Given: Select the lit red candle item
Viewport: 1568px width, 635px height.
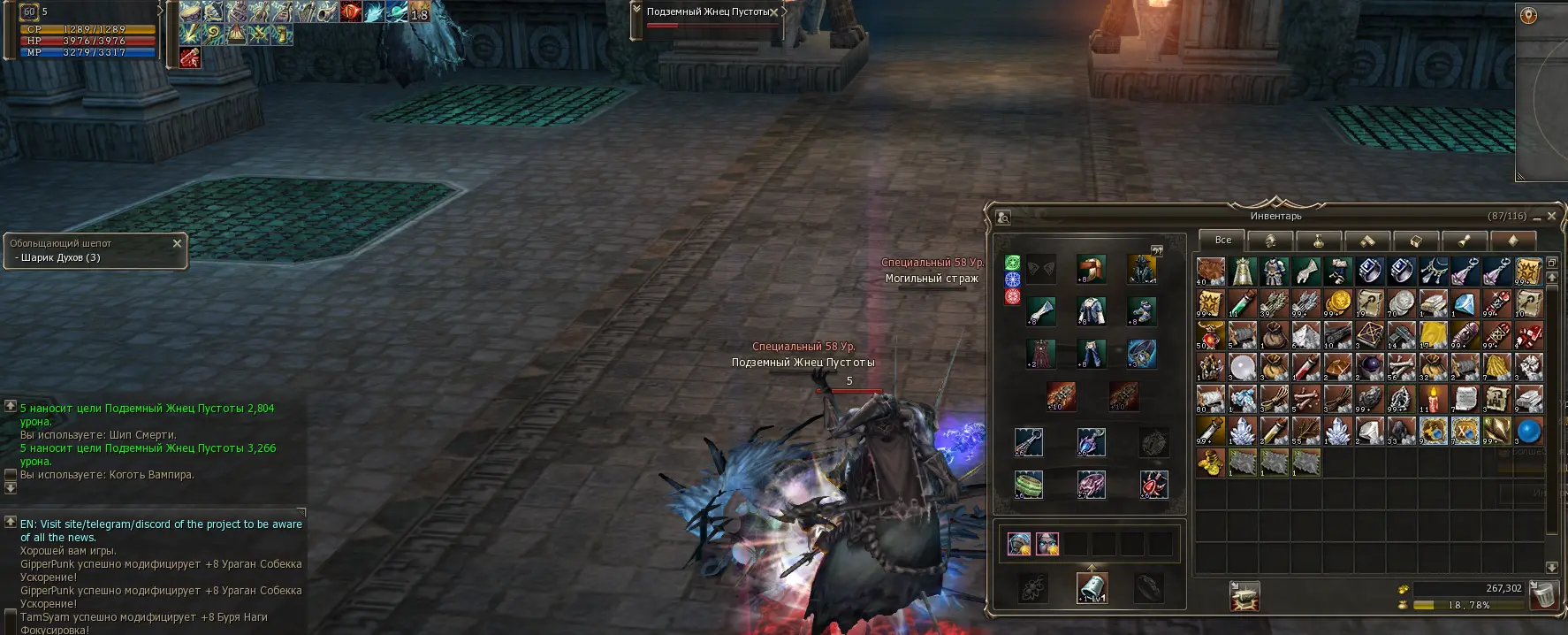Looking at the screenshot, I should [1433, 399].
